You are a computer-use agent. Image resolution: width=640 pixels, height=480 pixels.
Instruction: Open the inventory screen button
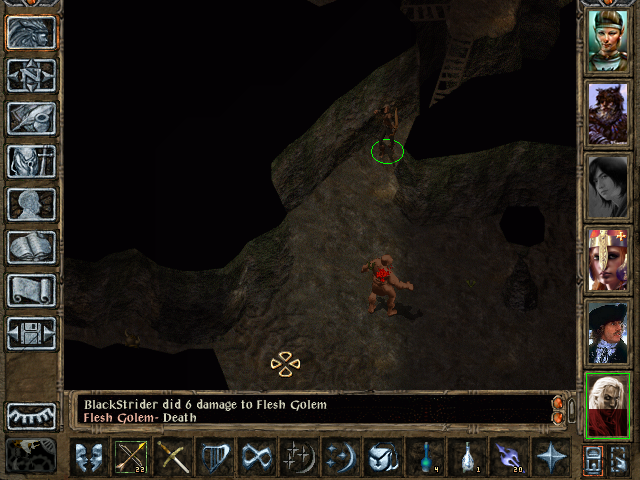(31, 161)
